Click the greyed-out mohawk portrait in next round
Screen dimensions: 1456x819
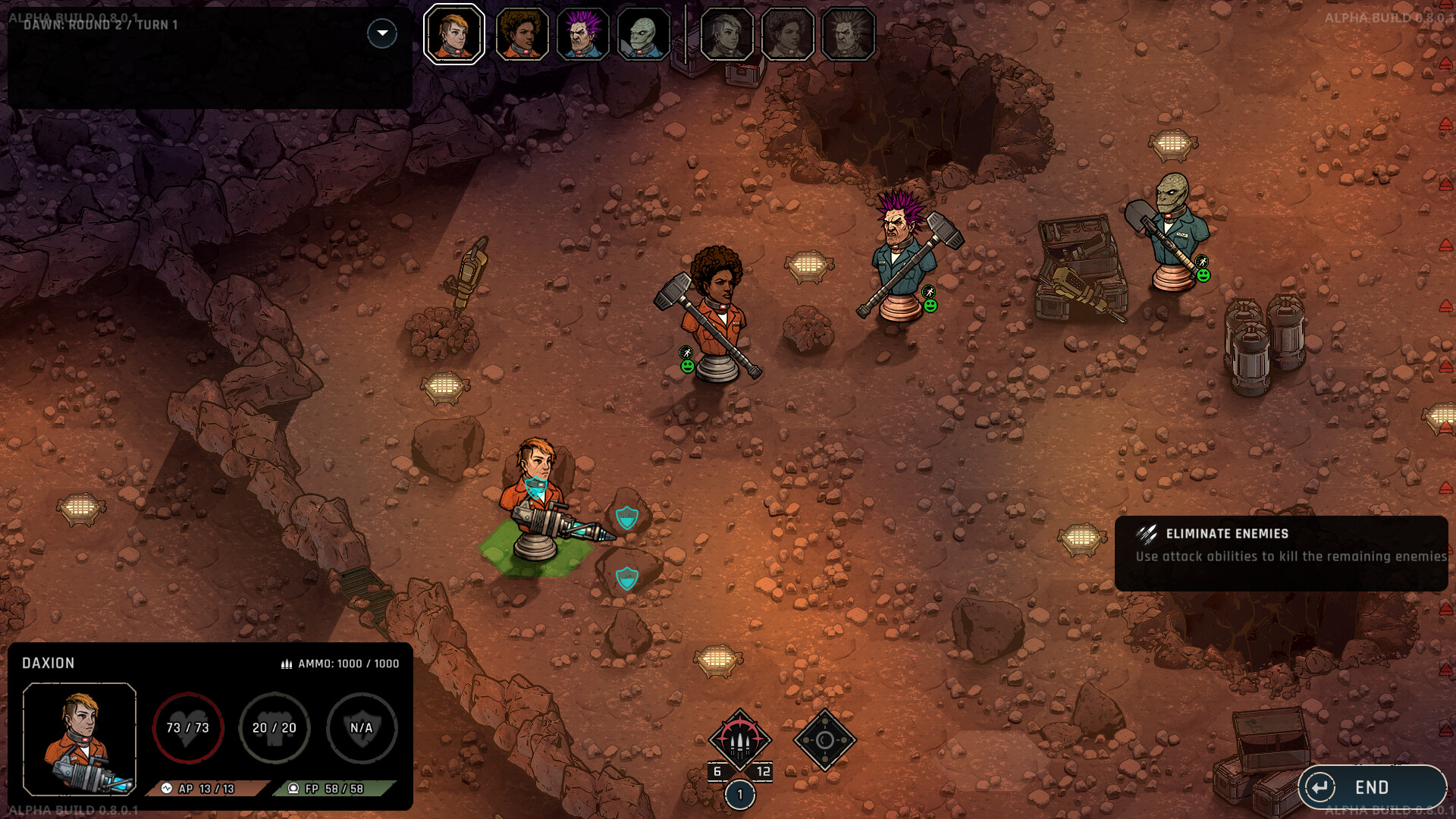pyautogui.click(x=848, y=34)
